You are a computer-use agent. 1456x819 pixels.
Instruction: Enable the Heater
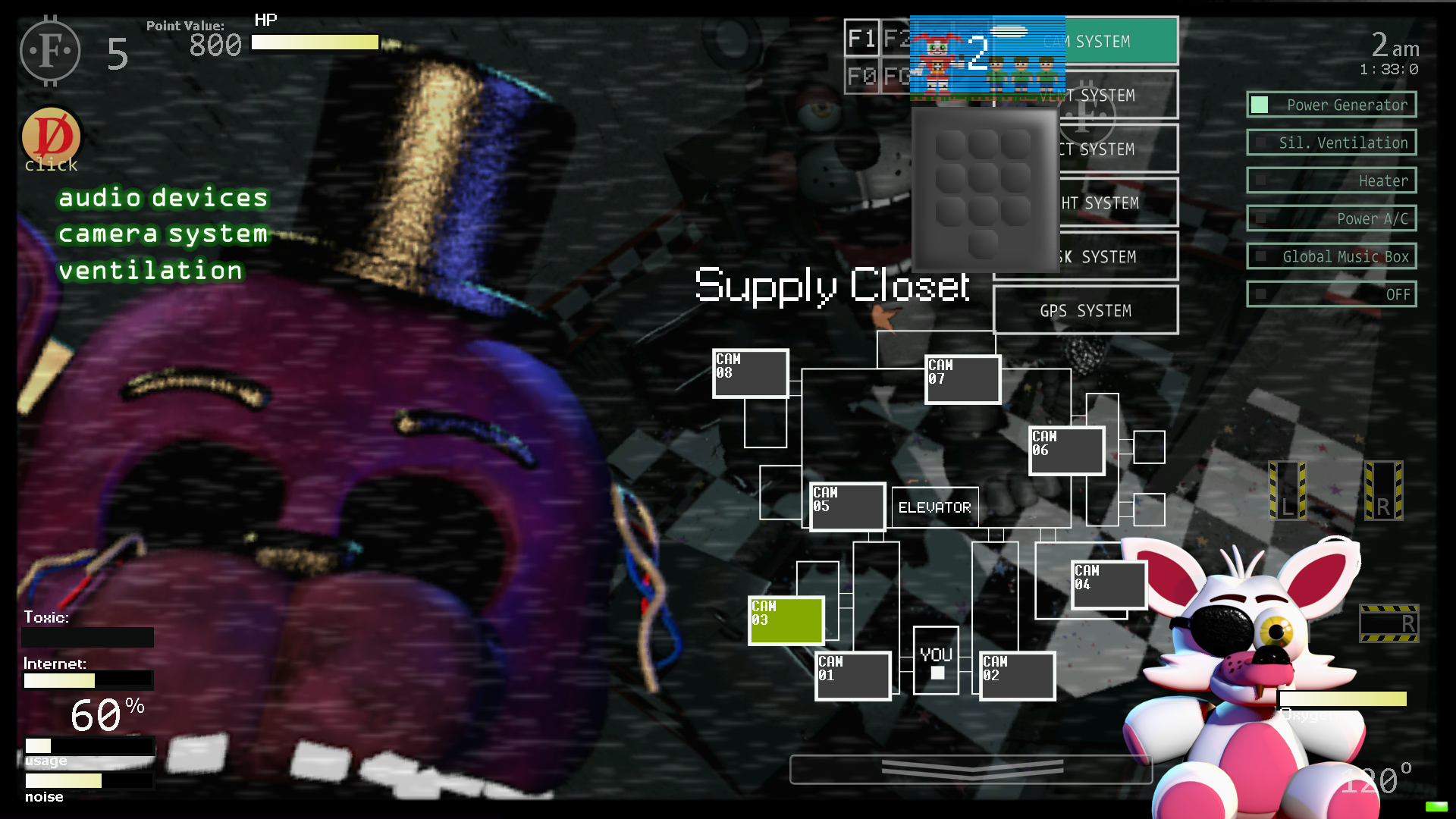pos(1331,180)
